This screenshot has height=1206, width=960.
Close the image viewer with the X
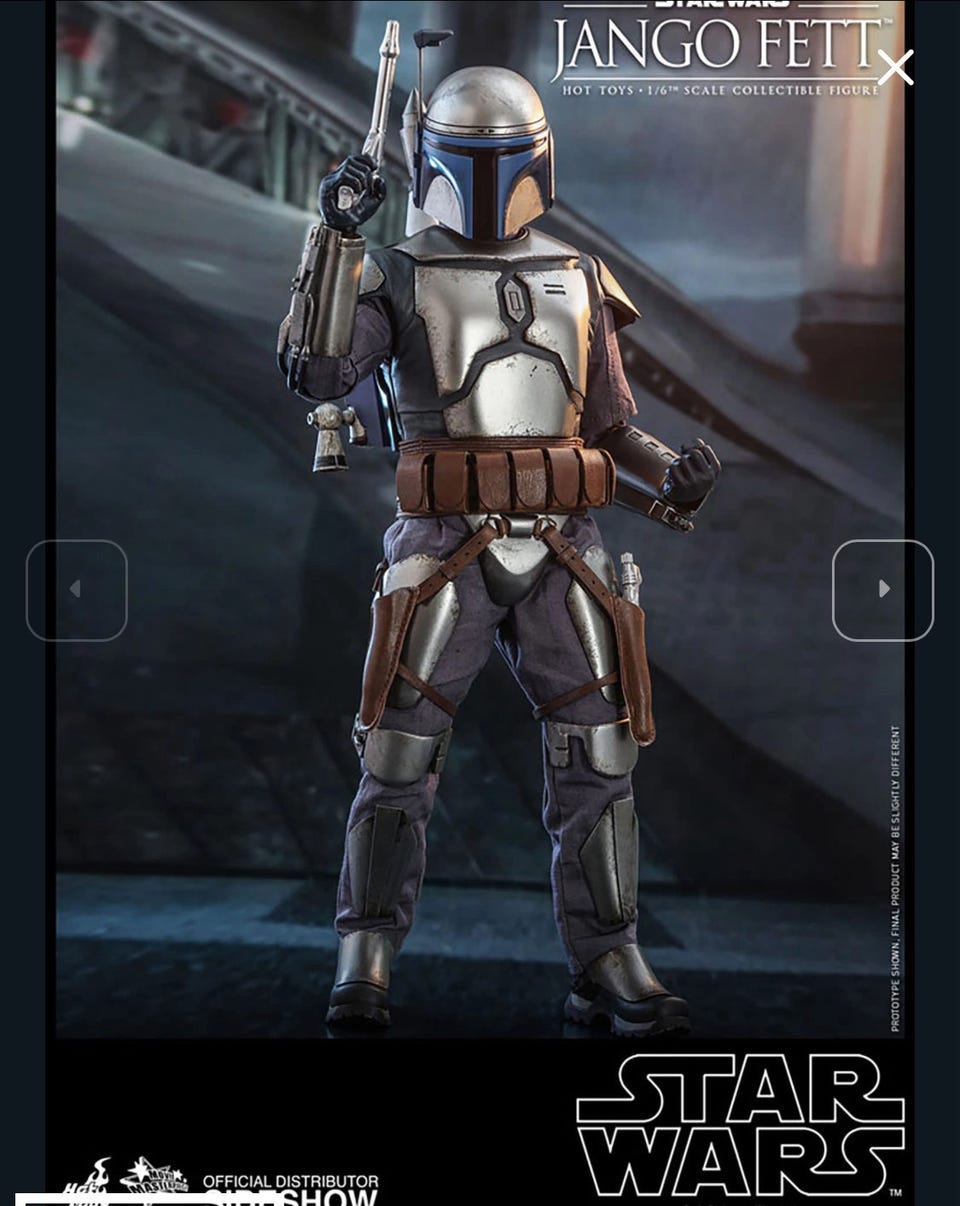click(x=895, y=68)
